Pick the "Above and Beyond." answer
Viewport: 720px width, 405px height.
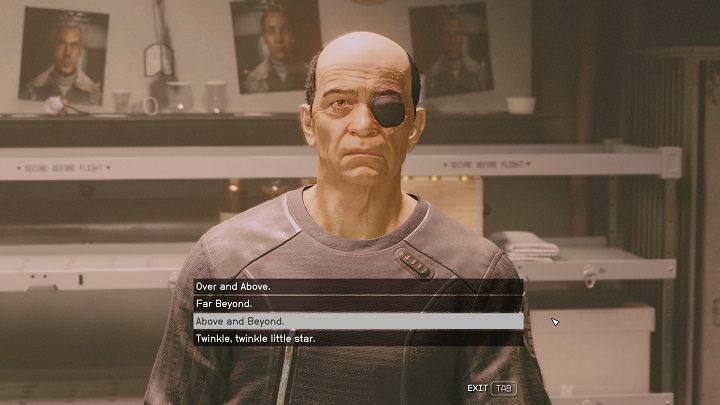(358, 321)
